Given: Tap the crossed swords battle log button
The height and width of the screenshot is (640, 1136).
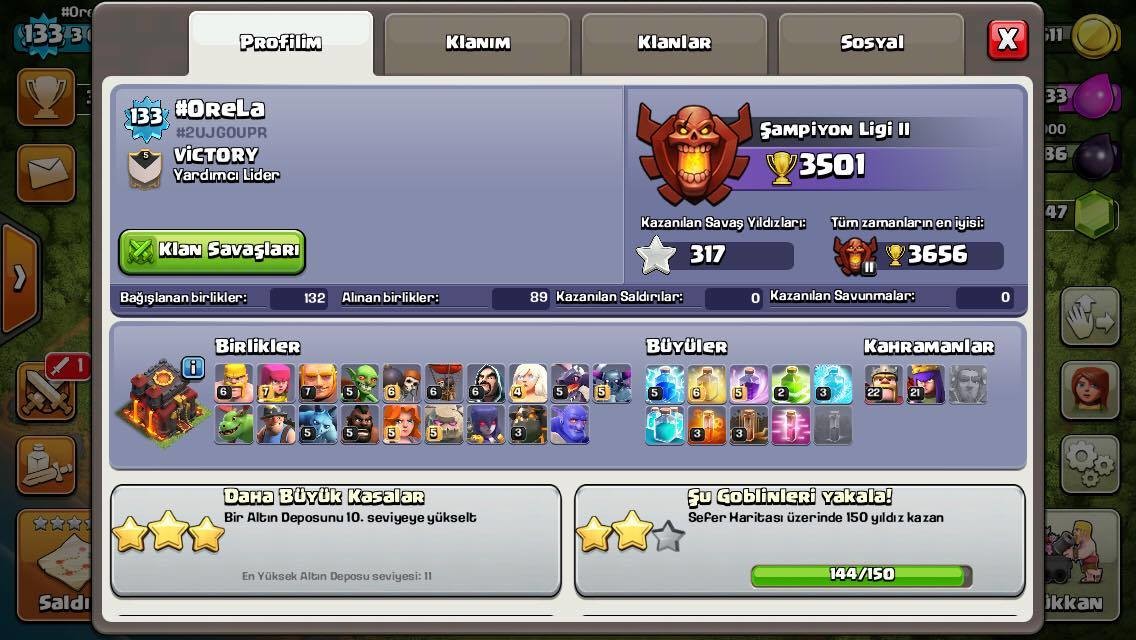Looking at the screenshot, I should tap(45, 391).
